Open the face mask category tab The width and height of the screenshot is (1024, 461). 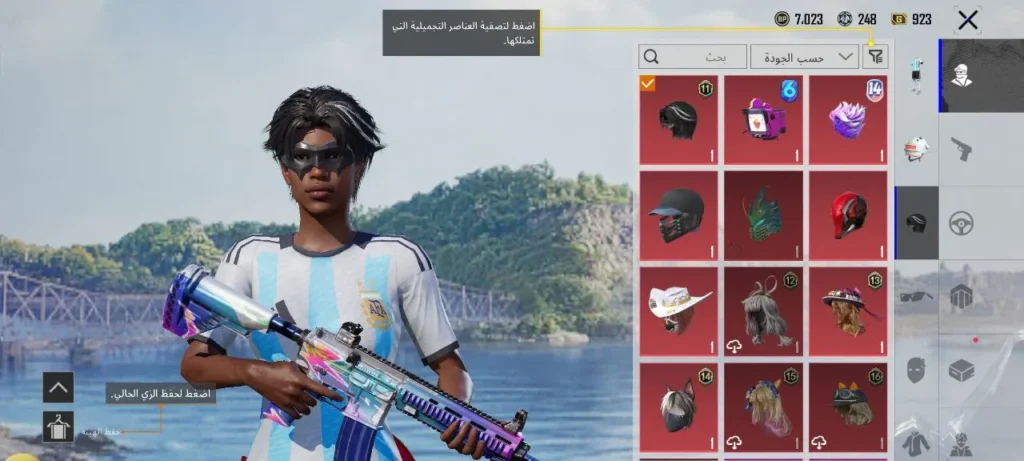coord(916,370)
